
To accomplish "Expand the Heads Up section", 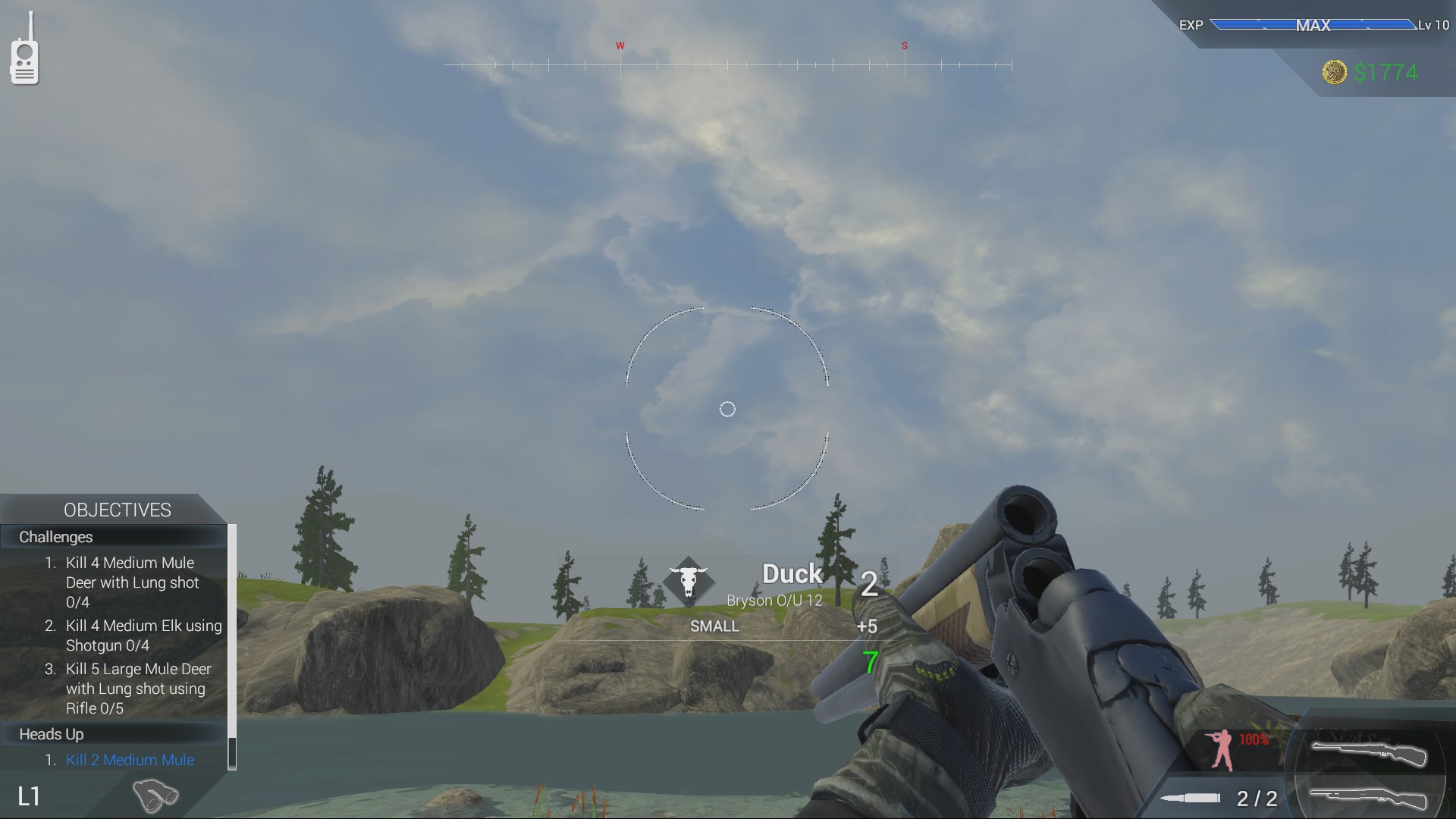I will click(x=52, y=733).
